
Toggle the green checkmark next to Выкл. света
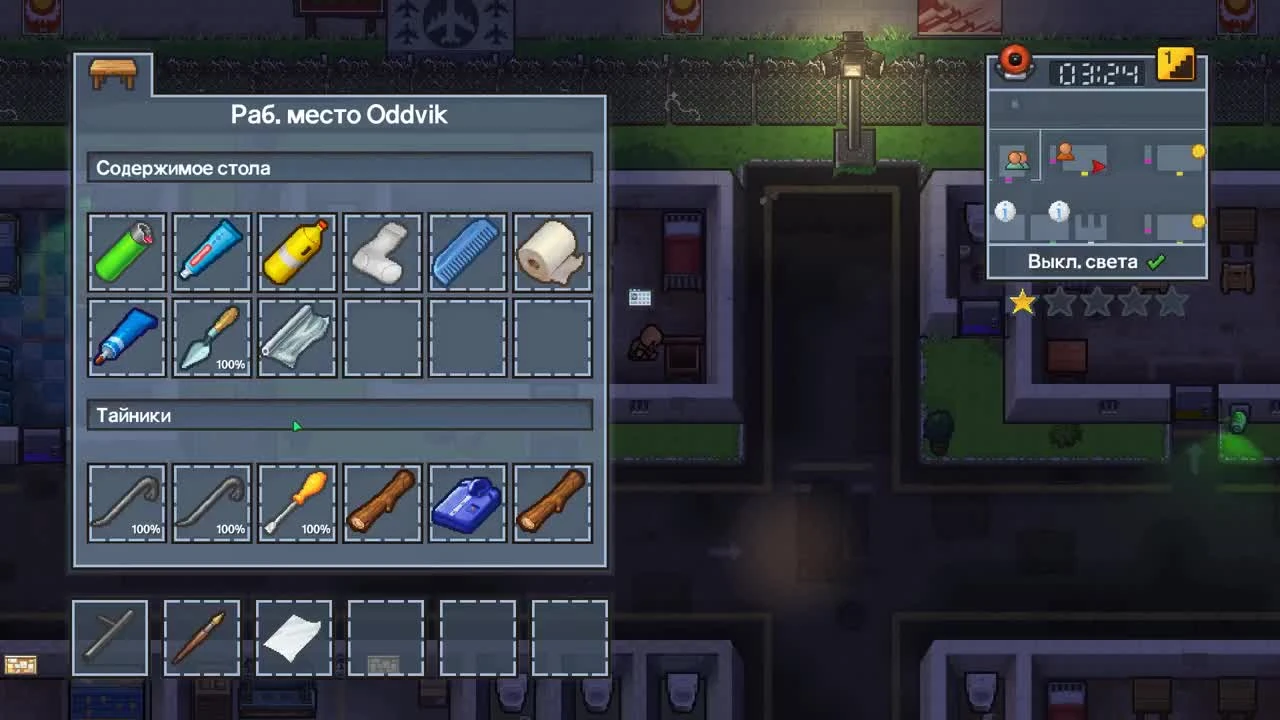coord(1157,261)
